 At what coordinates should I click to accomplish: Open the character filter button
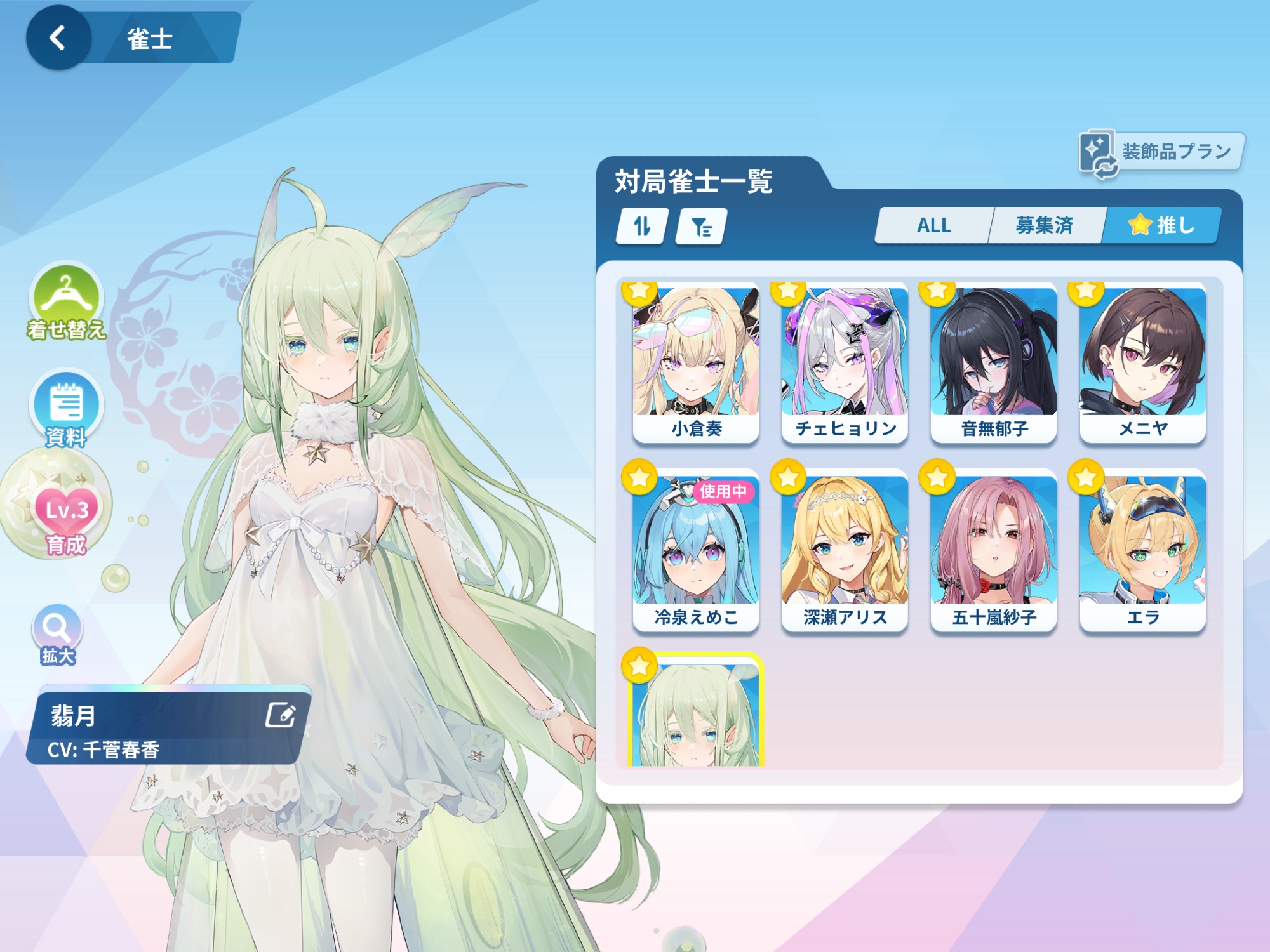pyautogui.click(x=701, y=226)
